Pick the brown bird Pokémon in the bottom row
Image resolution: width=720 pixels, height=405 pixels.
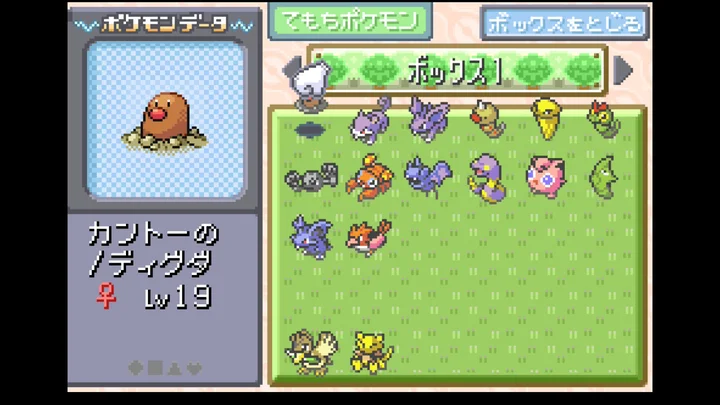pyautogui.click(x=310, y=352)
